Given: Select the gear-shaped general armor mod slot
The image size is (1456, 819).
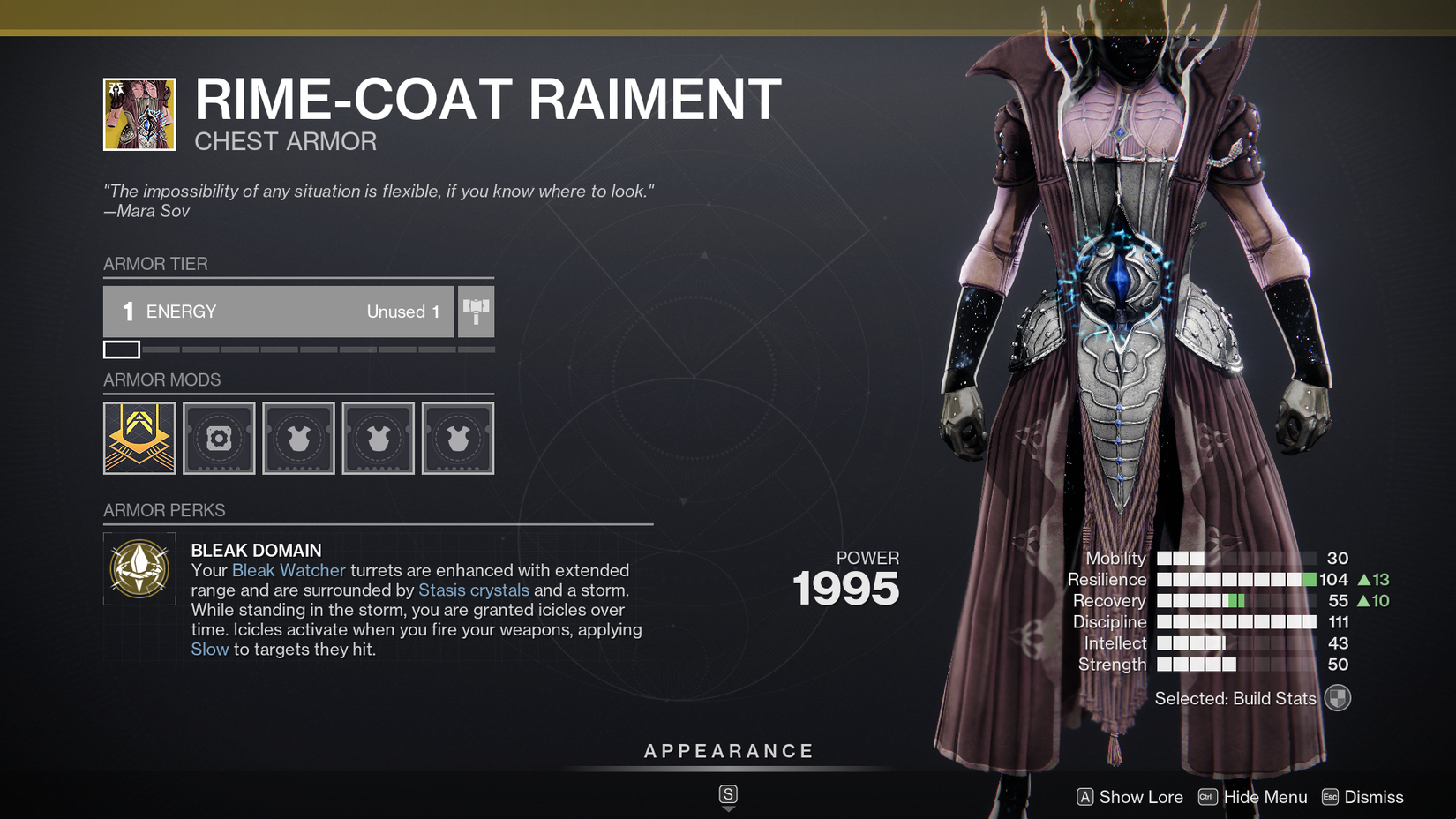Looking at the screenshot, I should [218, 438].
